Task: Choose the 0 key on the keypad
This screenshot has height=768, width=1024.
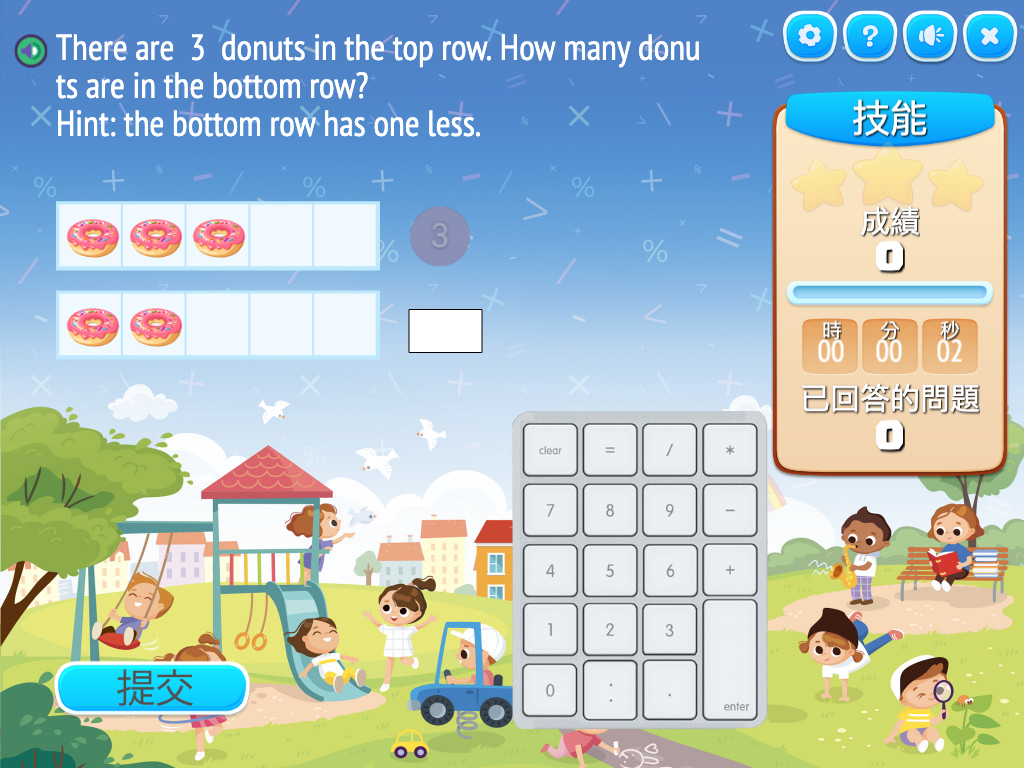Action: click(550, 690)
